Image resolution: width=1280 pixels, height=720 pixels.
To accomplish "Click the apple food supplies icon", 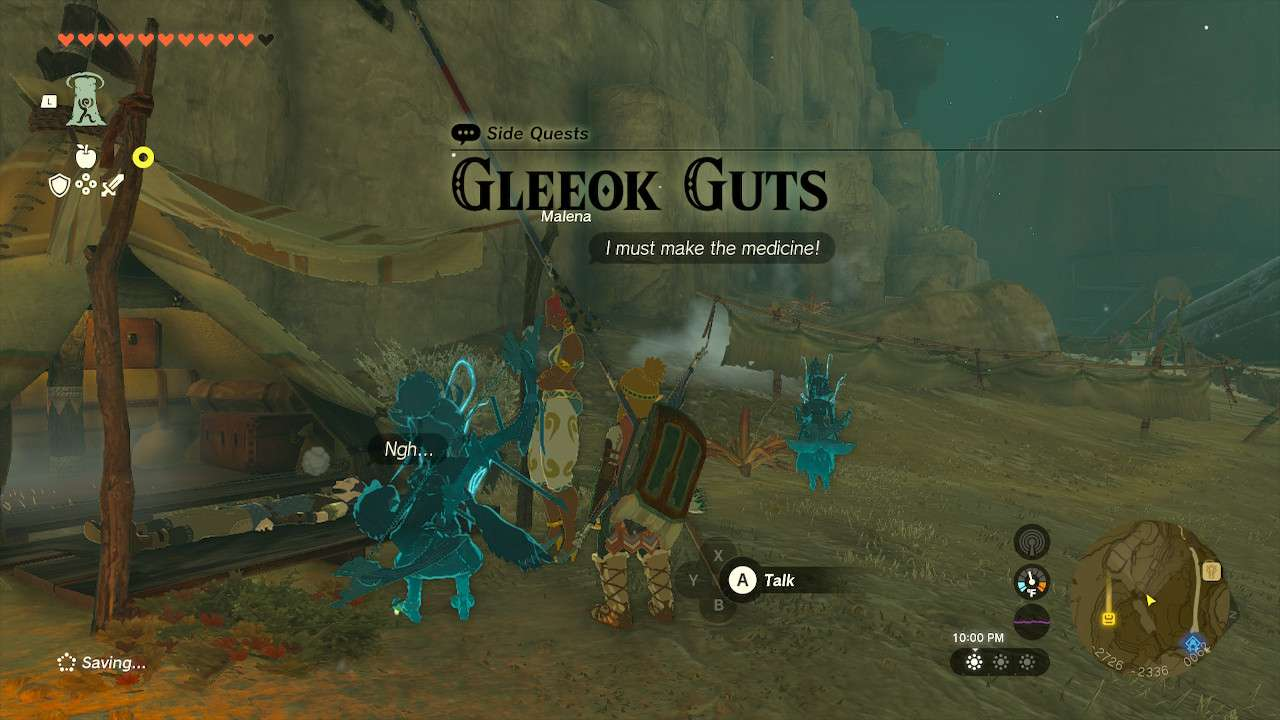I will (86, 156).
